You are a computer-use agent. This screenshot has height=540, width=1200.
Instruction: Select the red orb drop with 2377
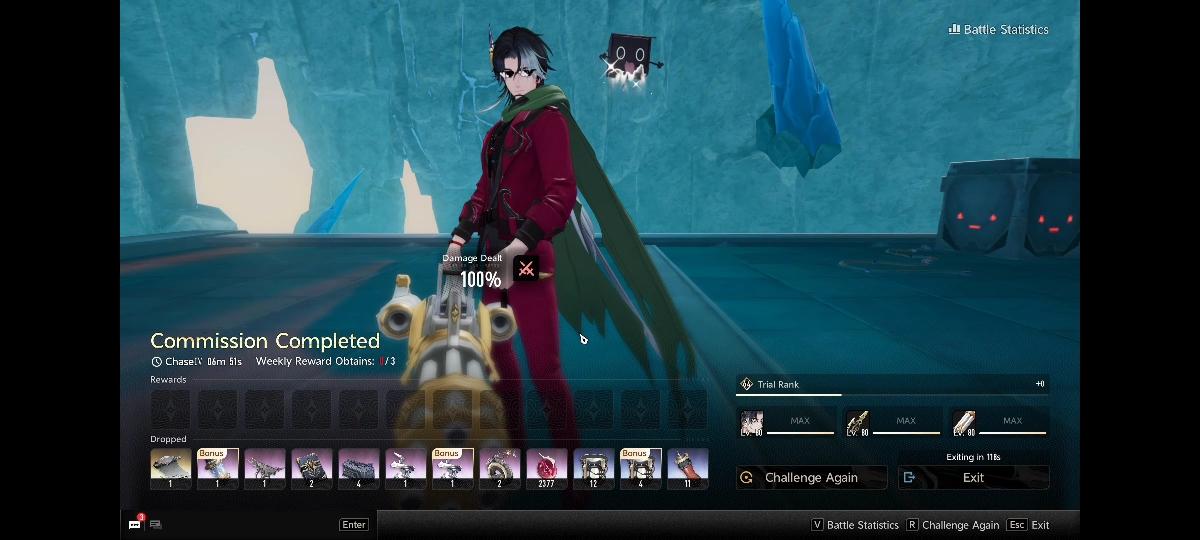547,468
